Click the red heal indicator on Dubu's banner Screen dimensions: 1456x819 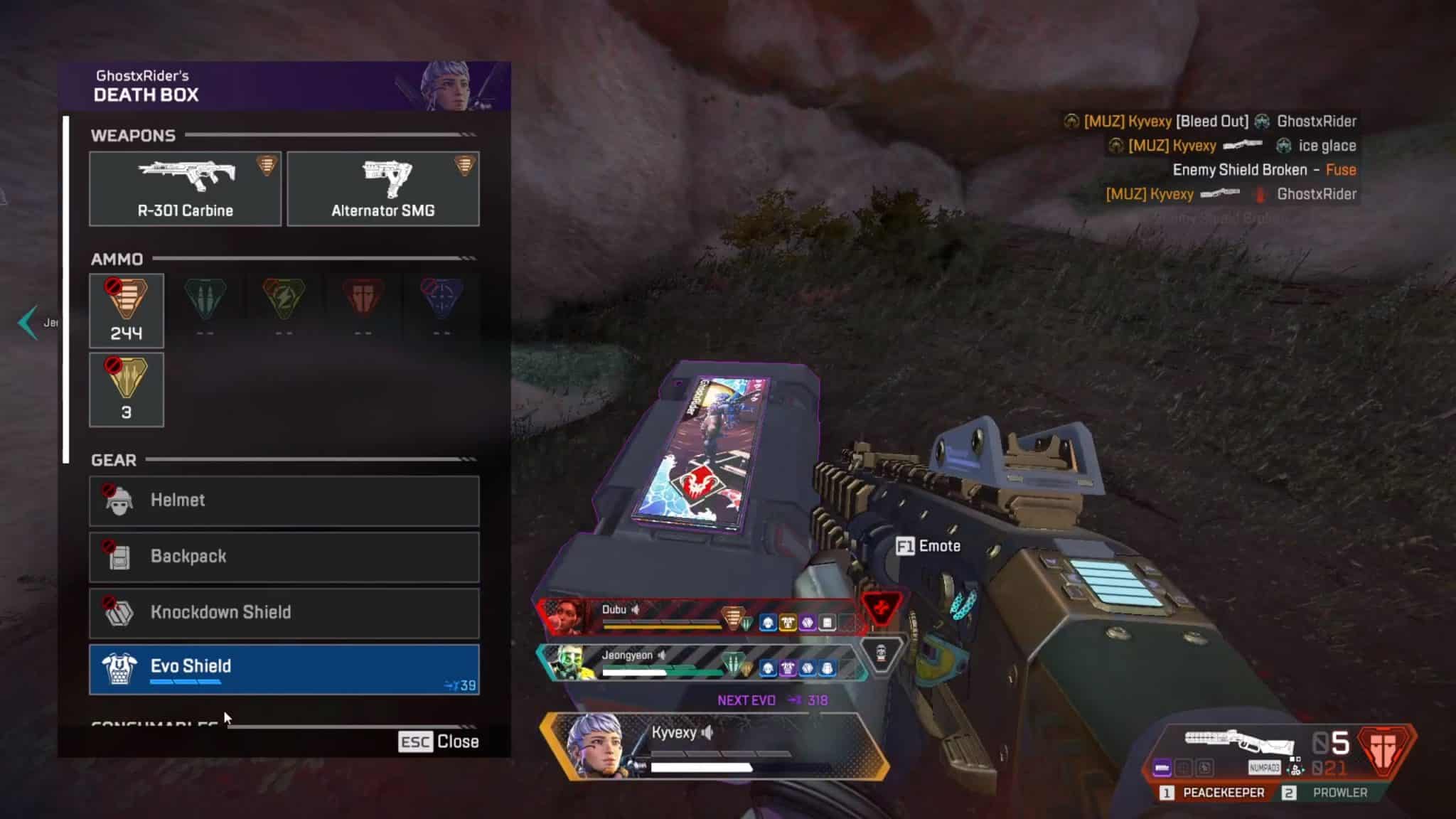click(883, 610)
